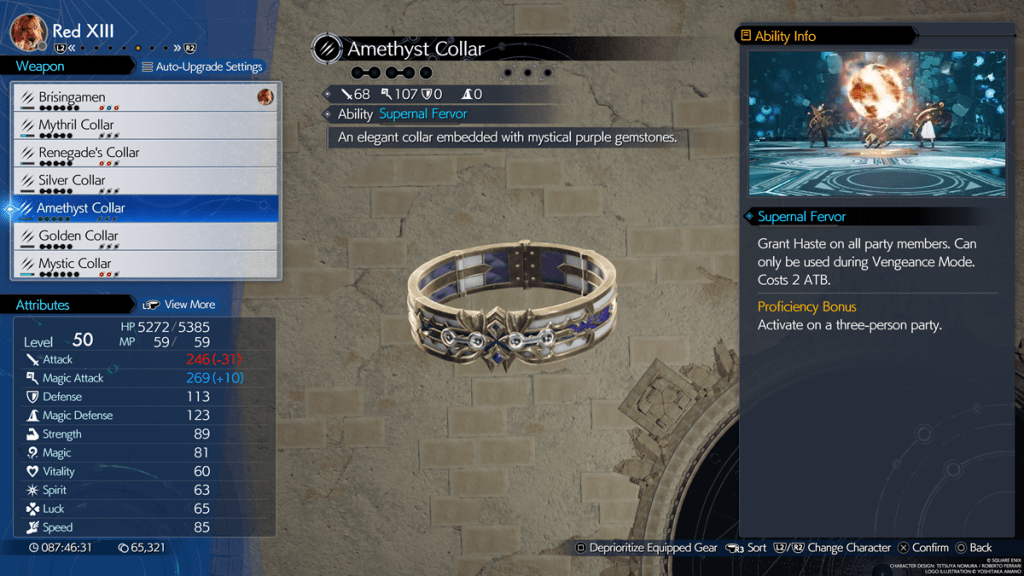
Task: Open the Supernal Fervor ability preview thumbnail
Action: coord(877,124)
